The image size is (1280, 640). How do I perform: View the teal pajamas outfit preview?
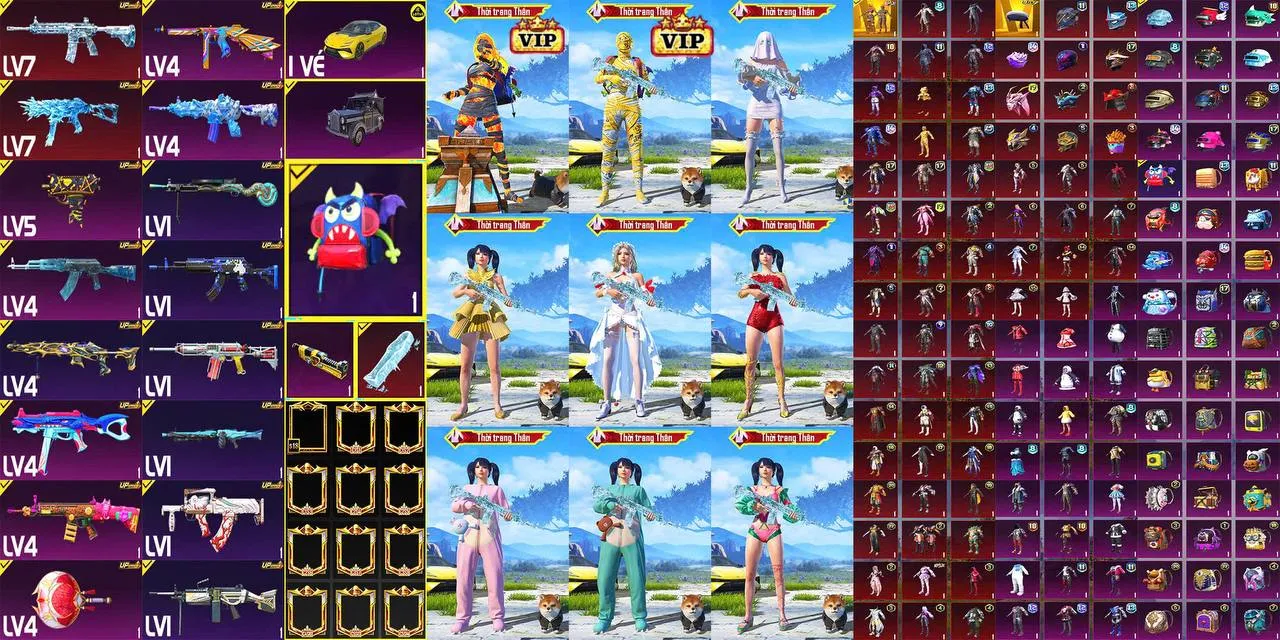pos(639,530)
